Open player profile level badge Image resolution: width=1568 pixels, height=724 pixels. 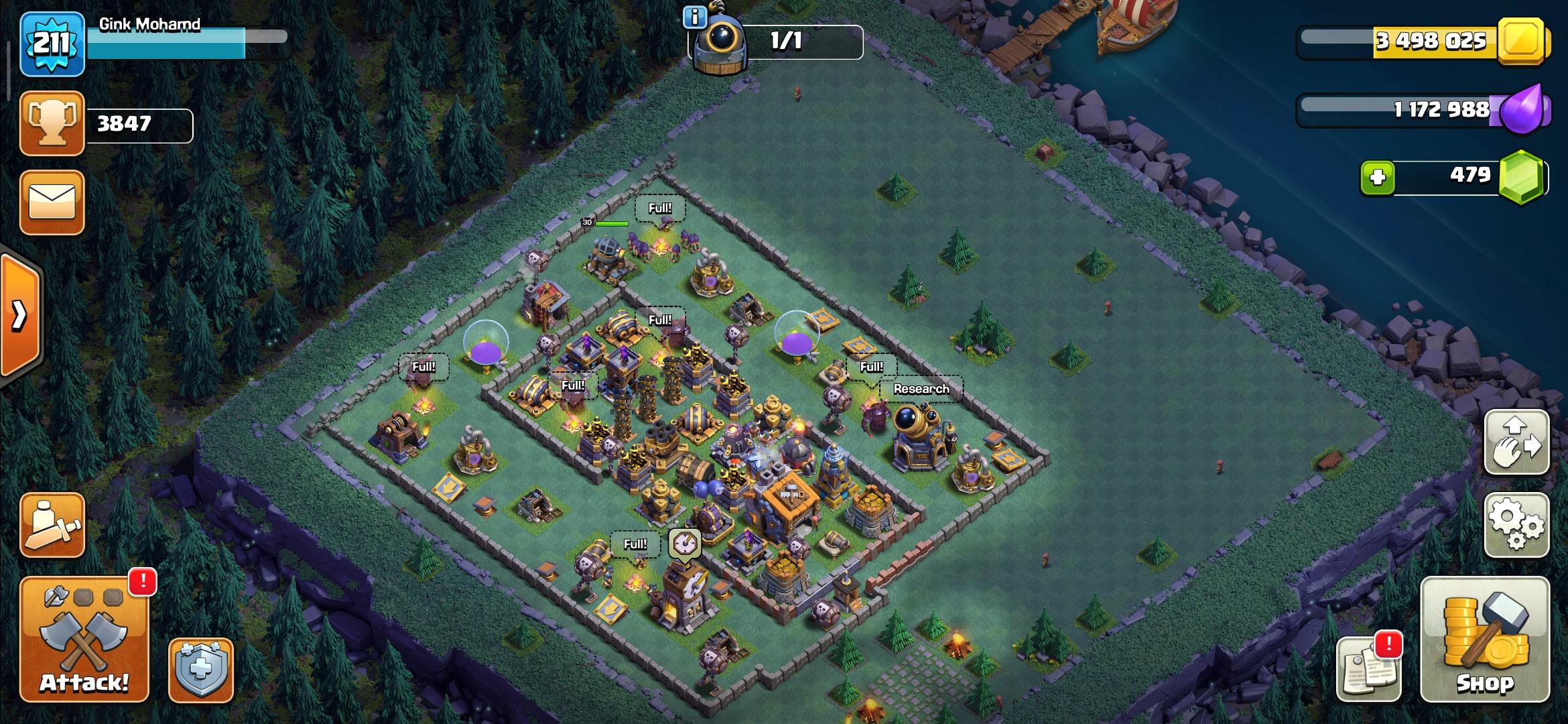pos(52,44)
